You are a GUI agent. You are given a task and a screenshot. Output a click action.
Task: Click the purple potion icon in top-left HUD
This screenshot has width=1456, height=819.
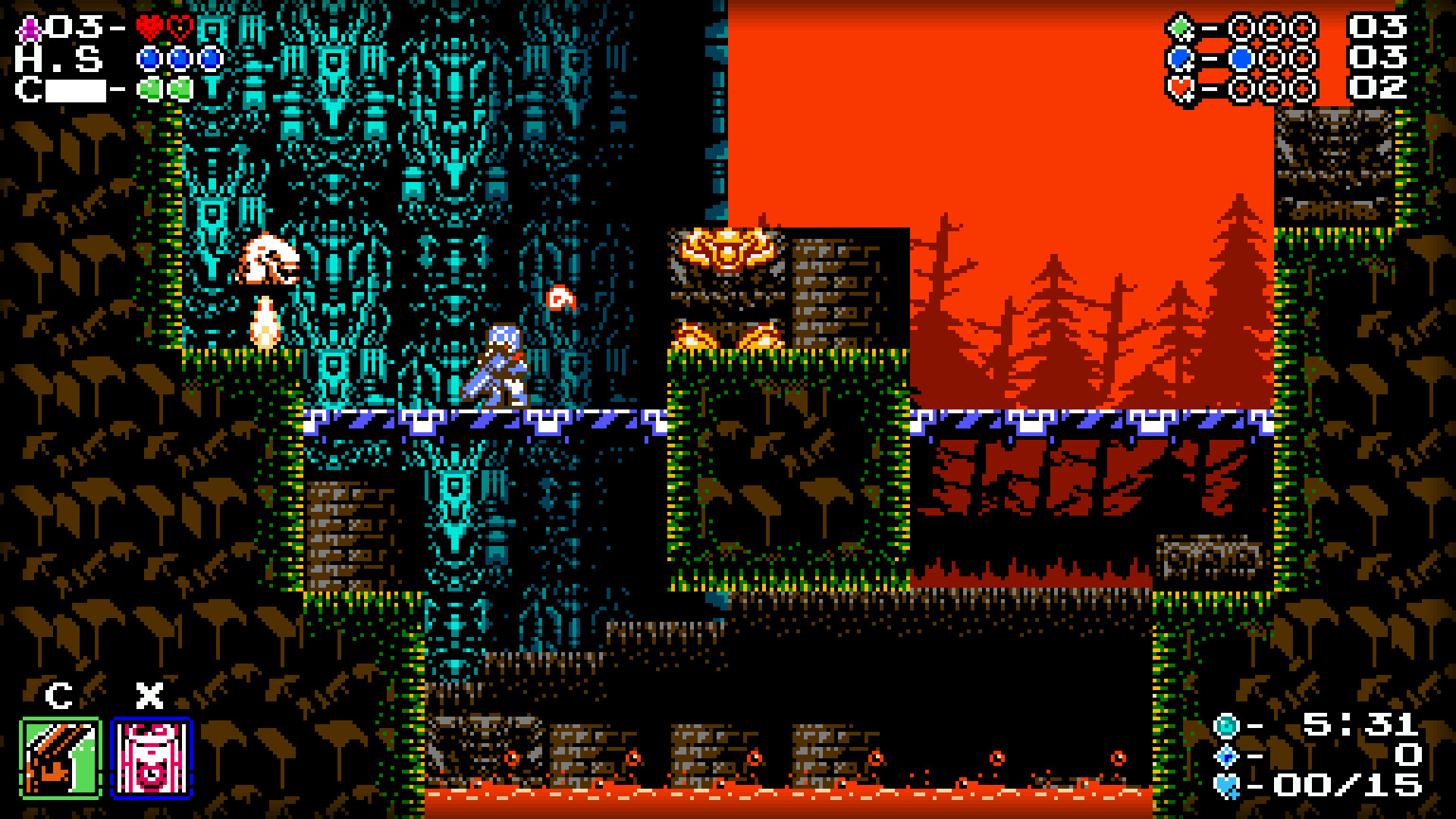click(x=28, y=29)
